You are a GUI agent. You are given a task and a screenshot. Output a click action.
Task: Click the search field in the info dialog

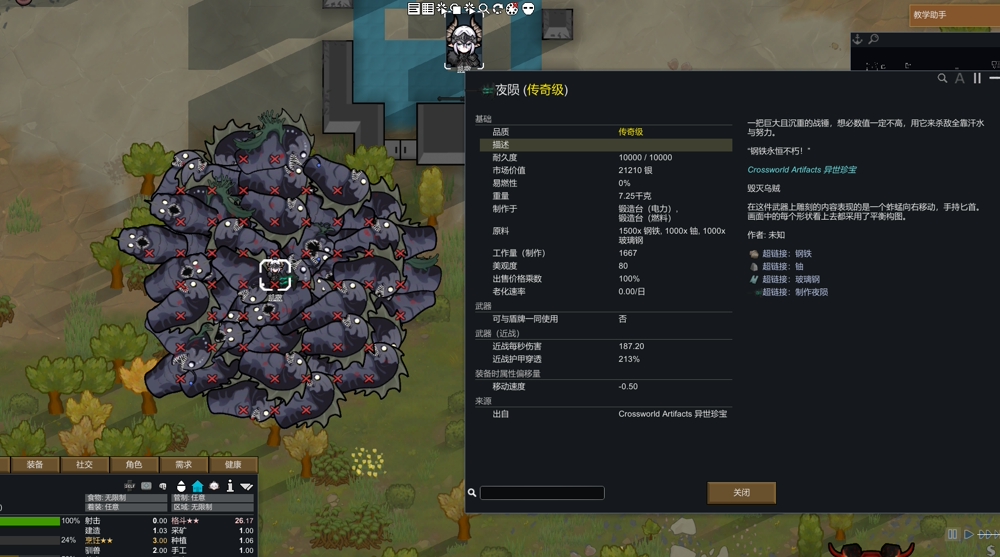pos(542,493)
